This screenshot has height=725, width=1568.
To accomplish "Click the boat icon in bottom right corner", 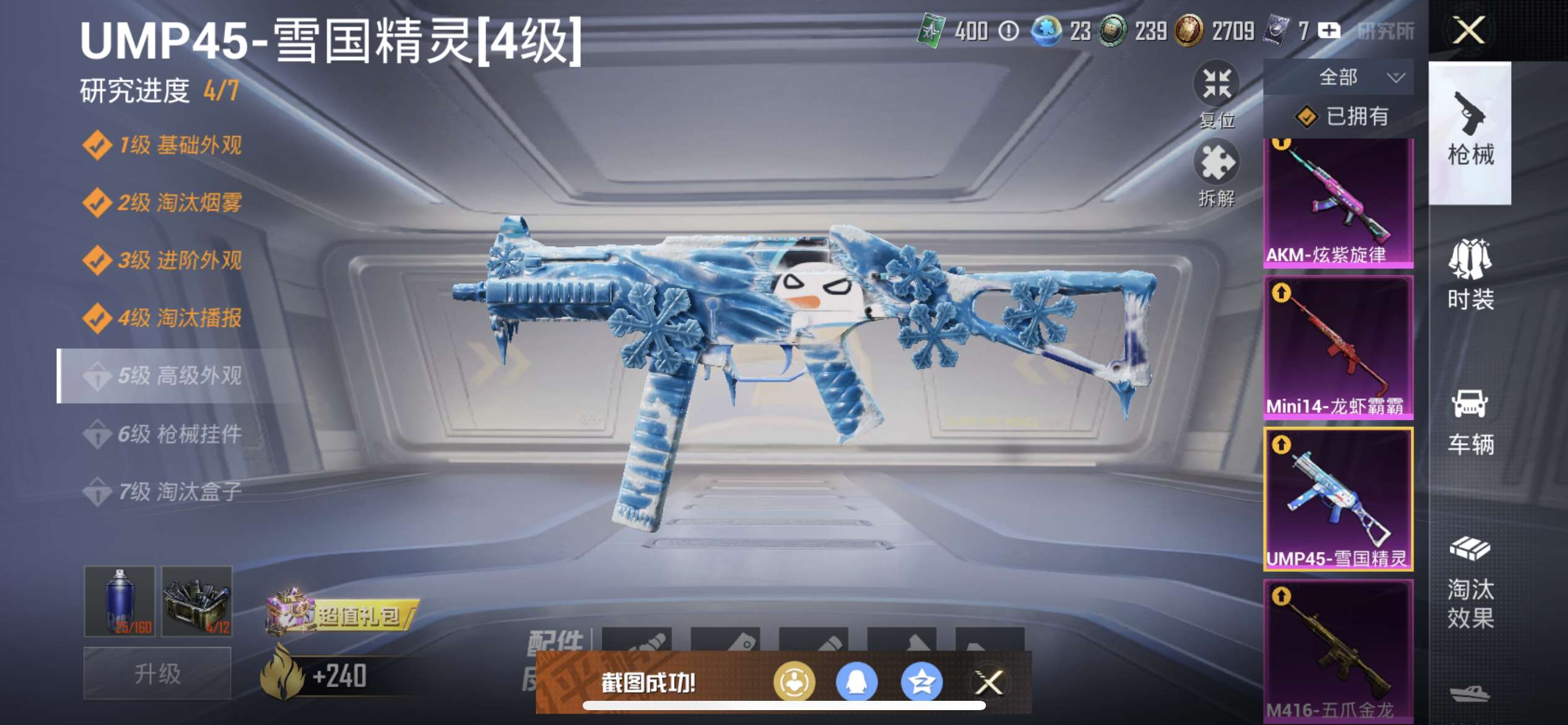I will [x=1470, y=694].
